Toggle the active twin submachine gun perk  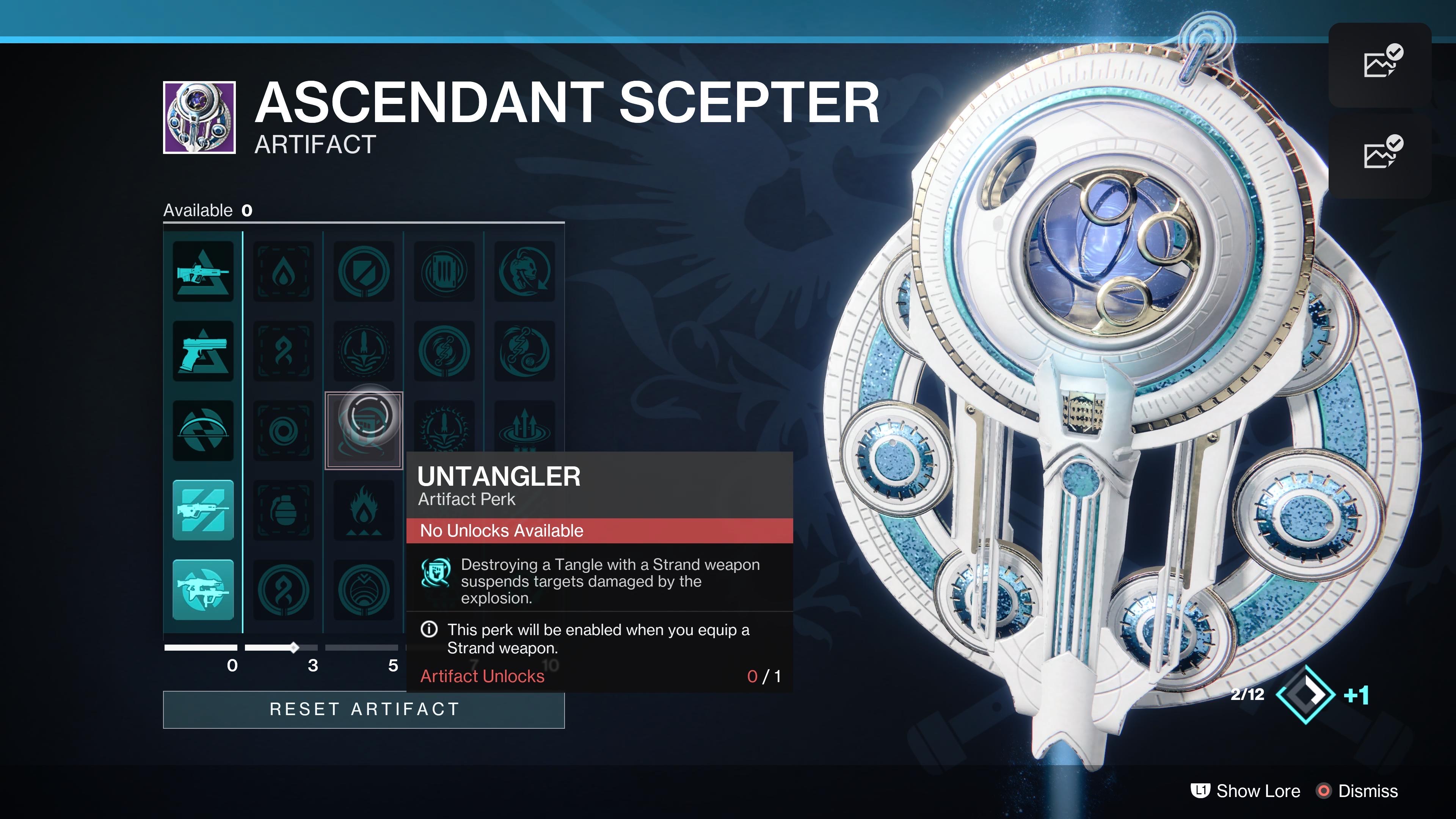click(203, 590)
